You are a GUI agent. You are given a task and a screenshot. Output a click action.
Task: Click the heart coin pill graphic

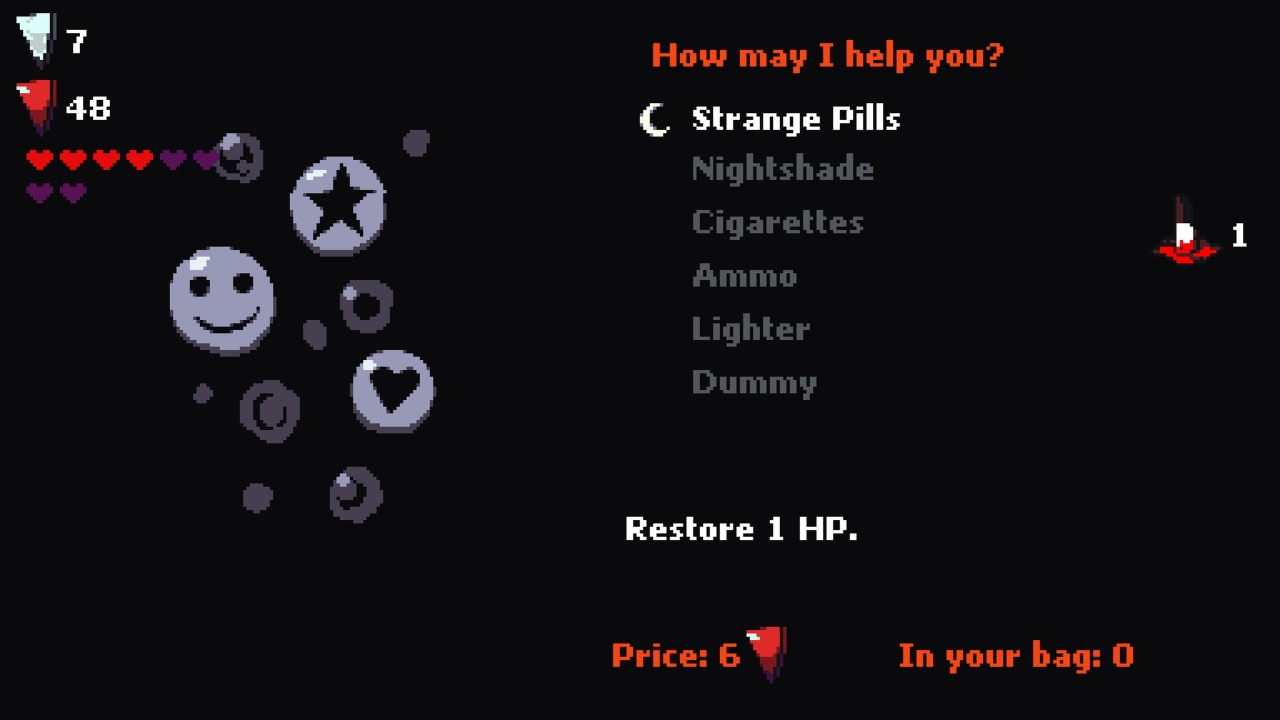click(x=392, y=388)
